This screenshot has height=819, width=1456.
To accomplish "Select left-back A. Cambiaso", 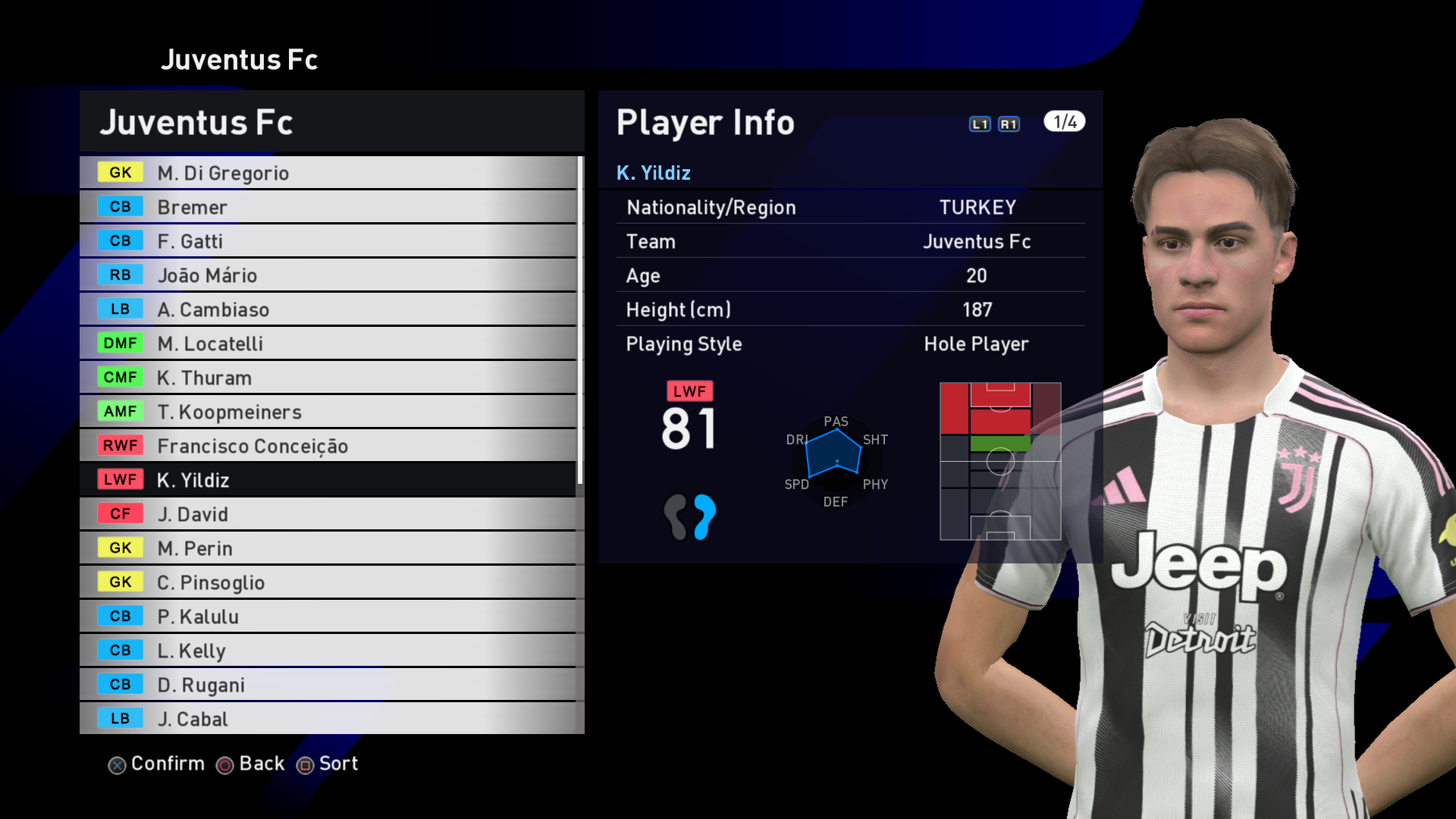I will [328, 309].
